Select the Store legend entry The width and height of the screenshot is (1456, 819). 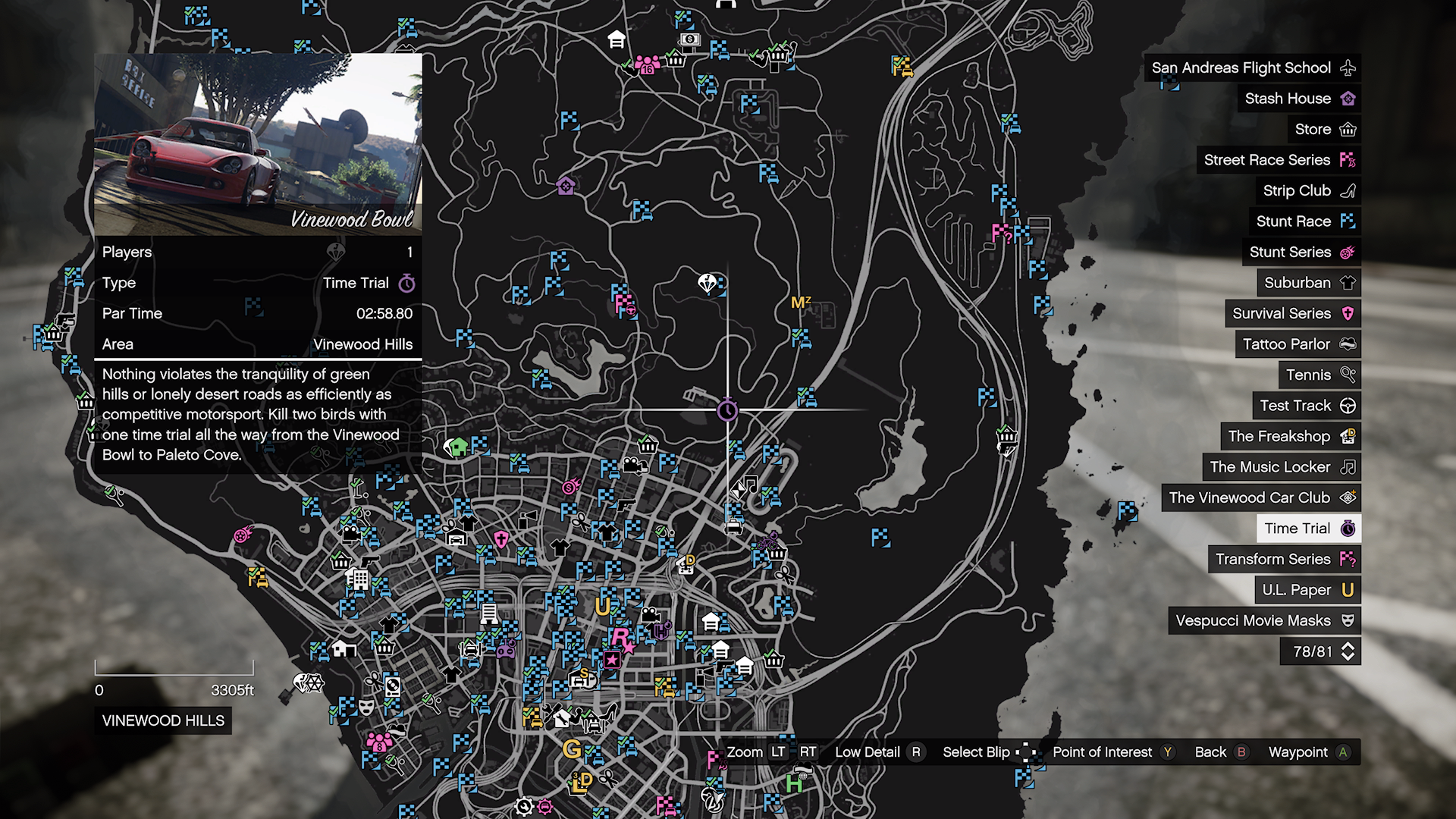[1323, 129]
